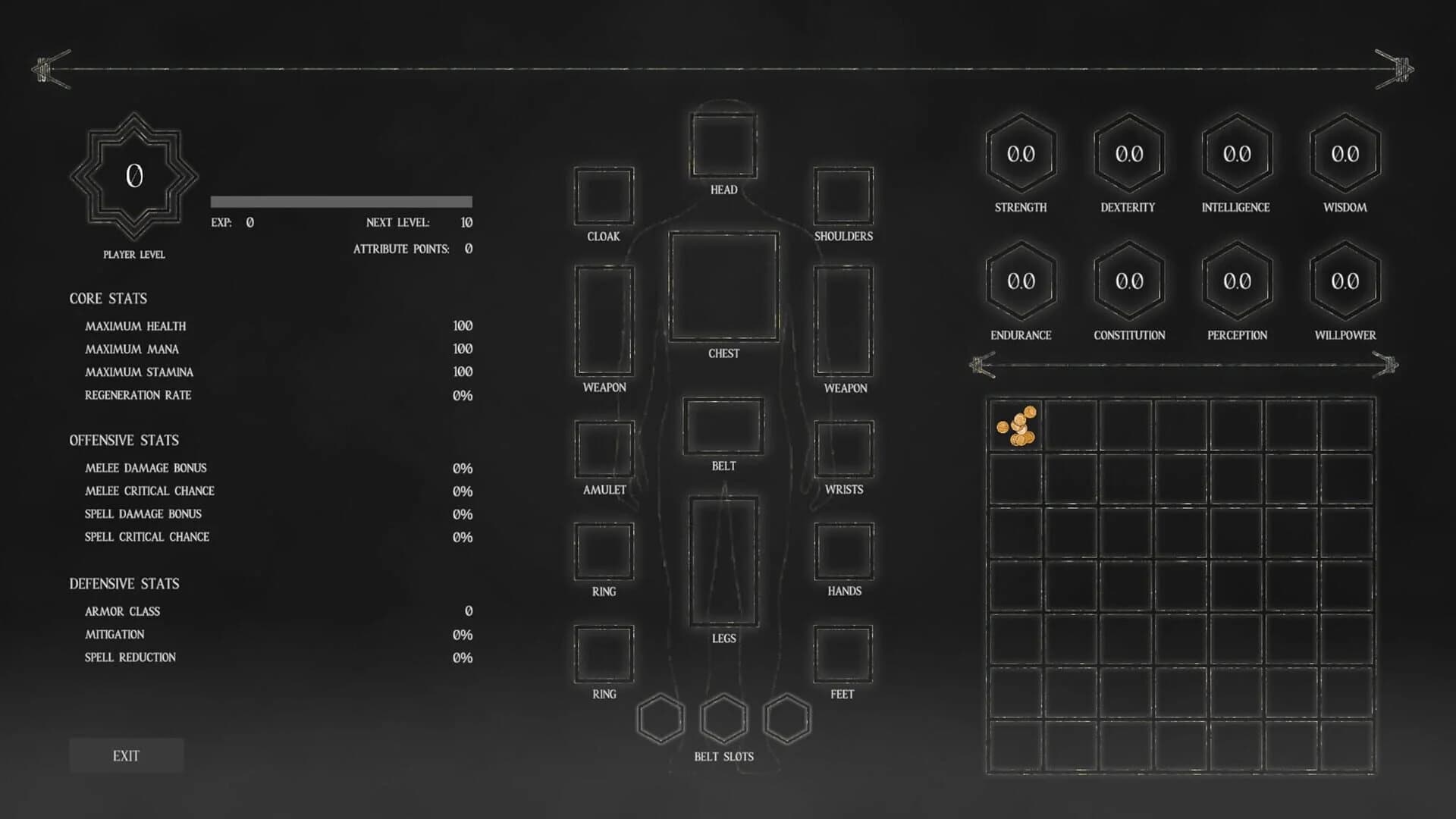Select the Head equipment slot
Image resolution: width=1456 pixels, height=819 pixels.
click(x=723, y=144)
